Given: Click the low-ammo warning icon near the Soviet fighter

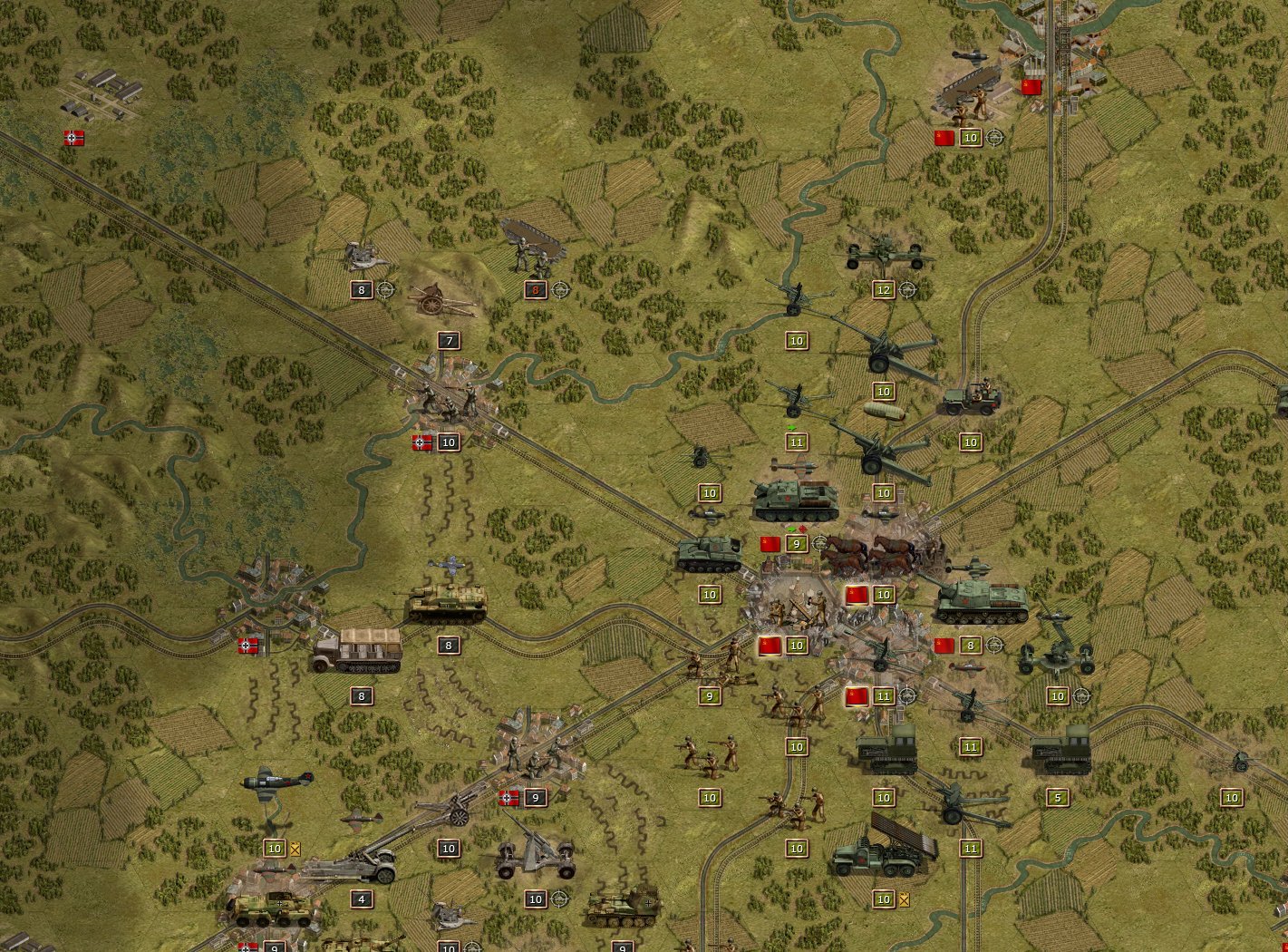Looking at the screenshot, I should (x=295, y=849).
